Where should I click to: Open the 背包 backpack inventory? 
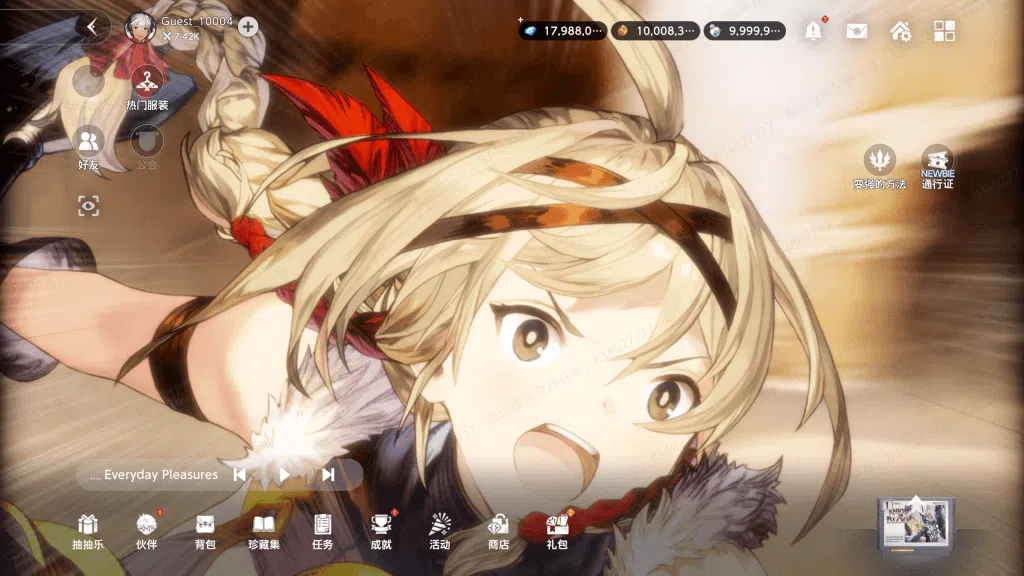point(205,529)
